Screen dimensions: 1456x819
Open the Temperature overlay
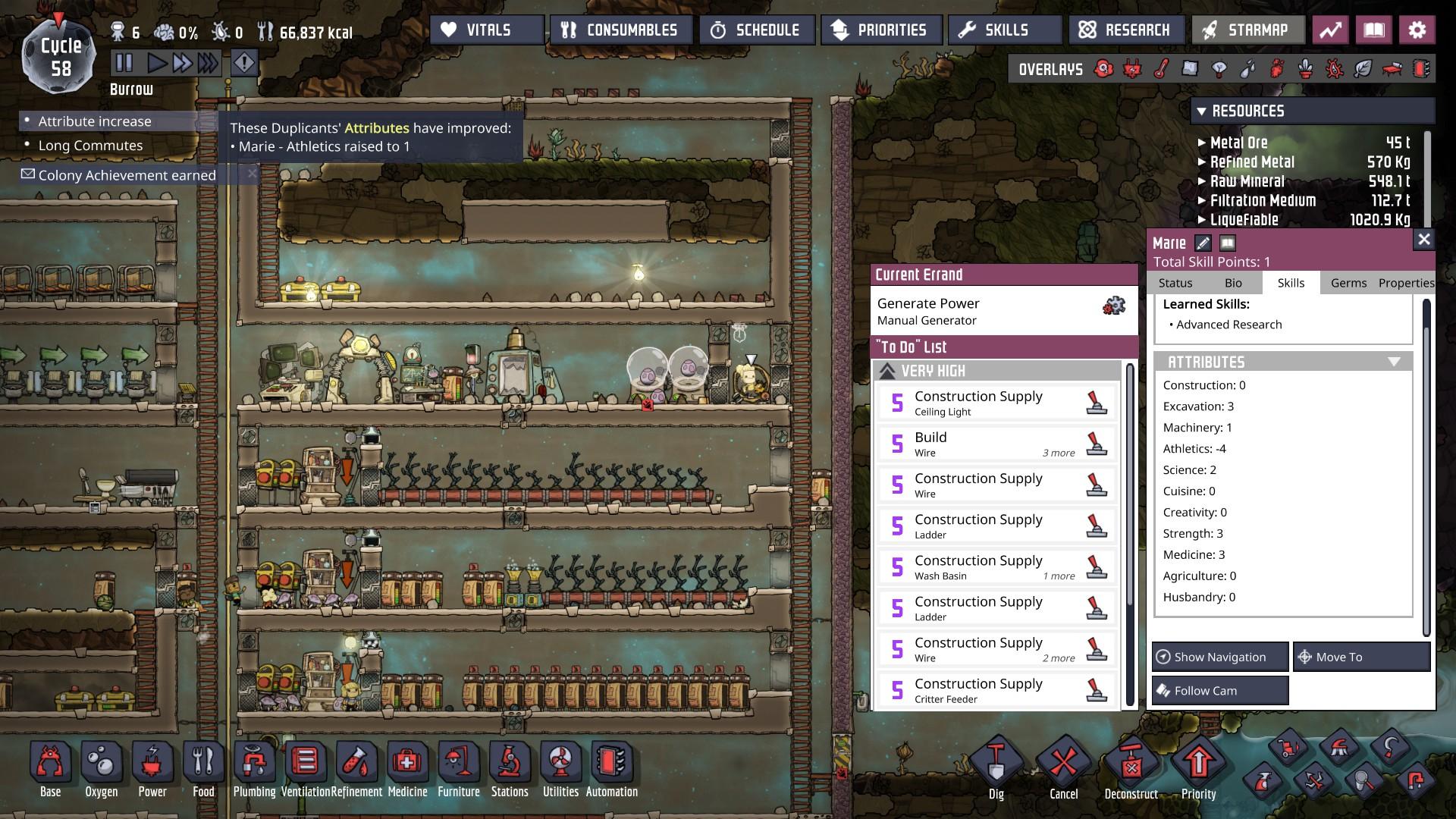click(x=1161, y=69)
